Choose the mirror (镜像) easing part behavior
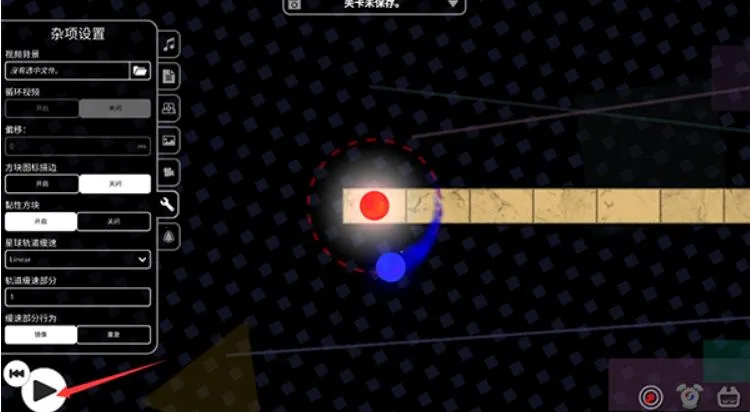750x412 pixels. point(42,335)
